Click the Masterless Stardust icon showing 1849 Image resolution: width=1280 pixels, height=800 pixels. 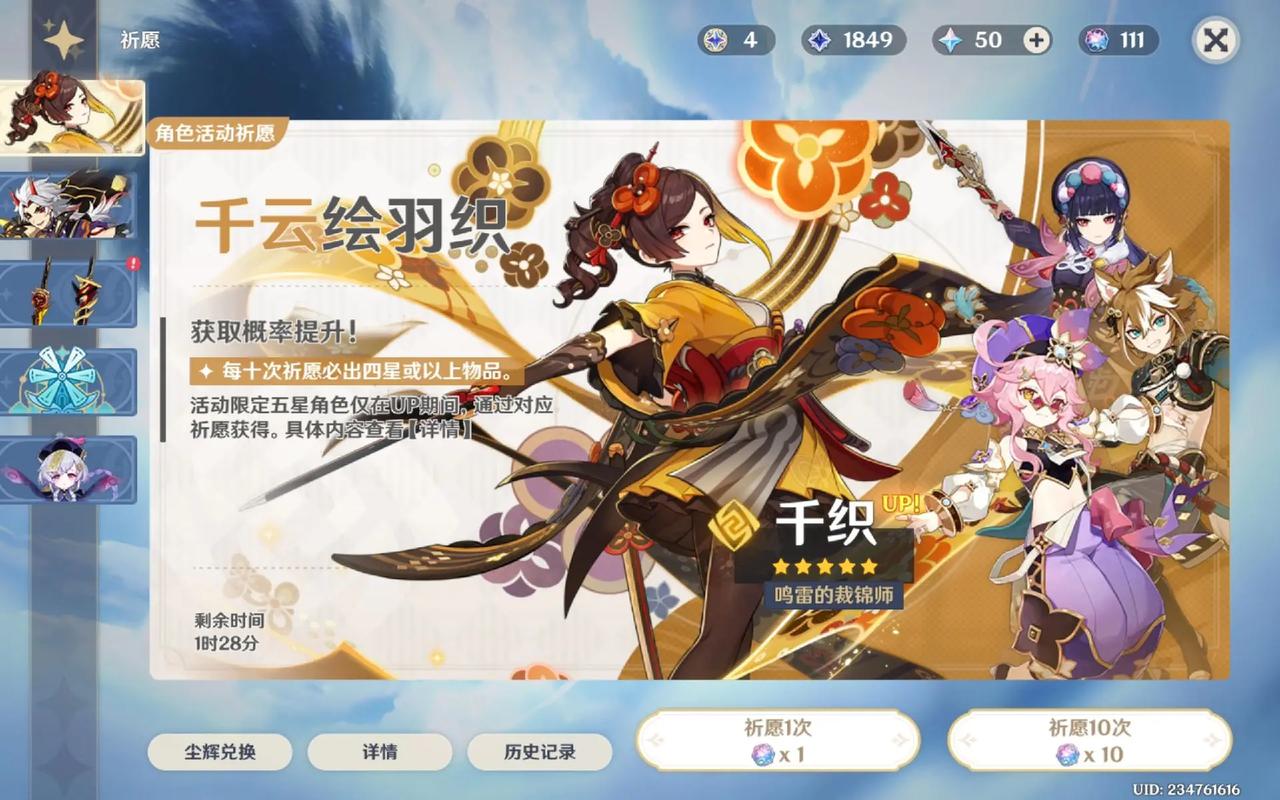[x=820, y=42]
